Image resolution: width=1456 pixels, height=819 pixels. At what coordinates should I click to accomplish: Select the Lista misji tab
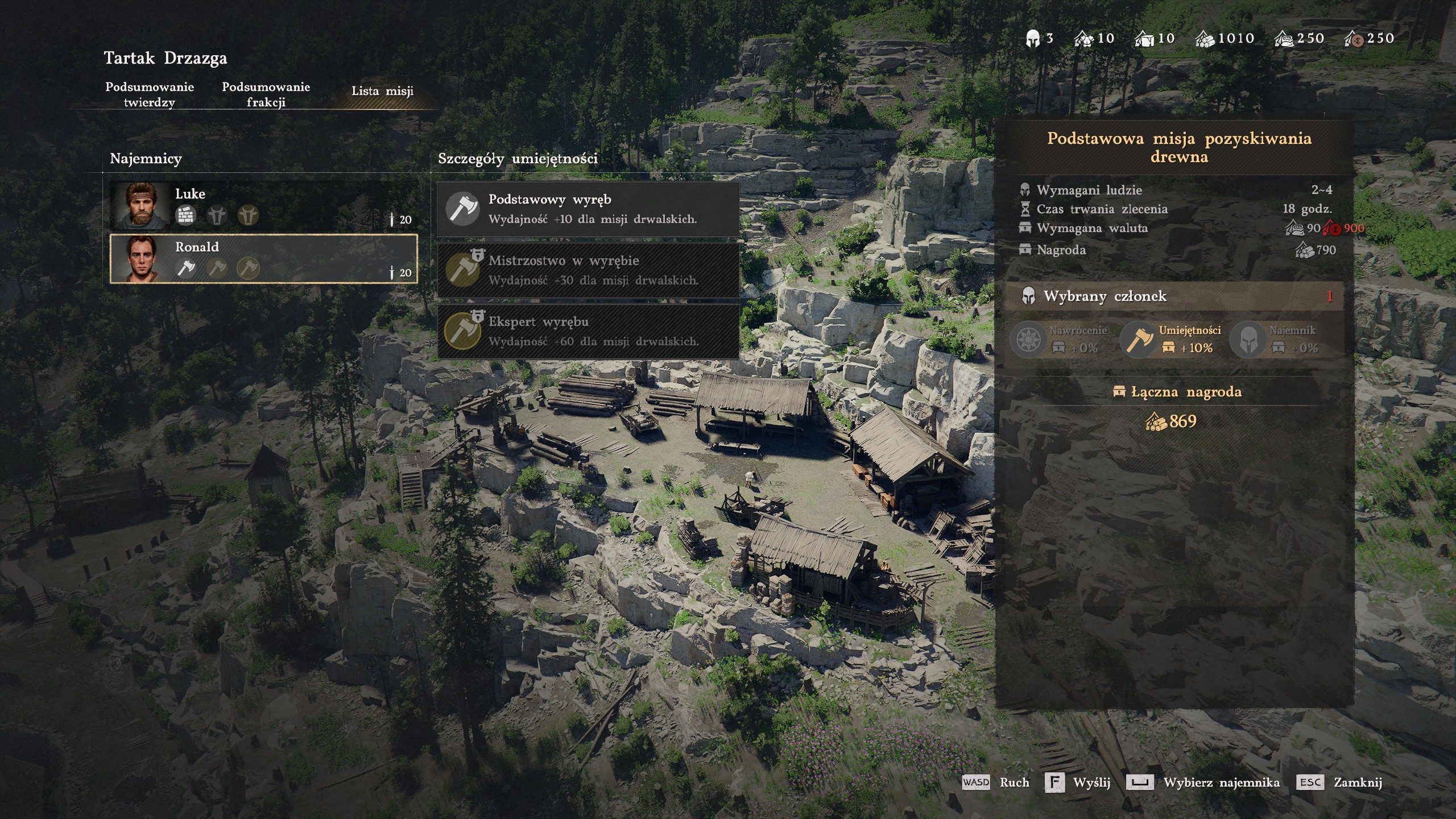click(382, 91)
